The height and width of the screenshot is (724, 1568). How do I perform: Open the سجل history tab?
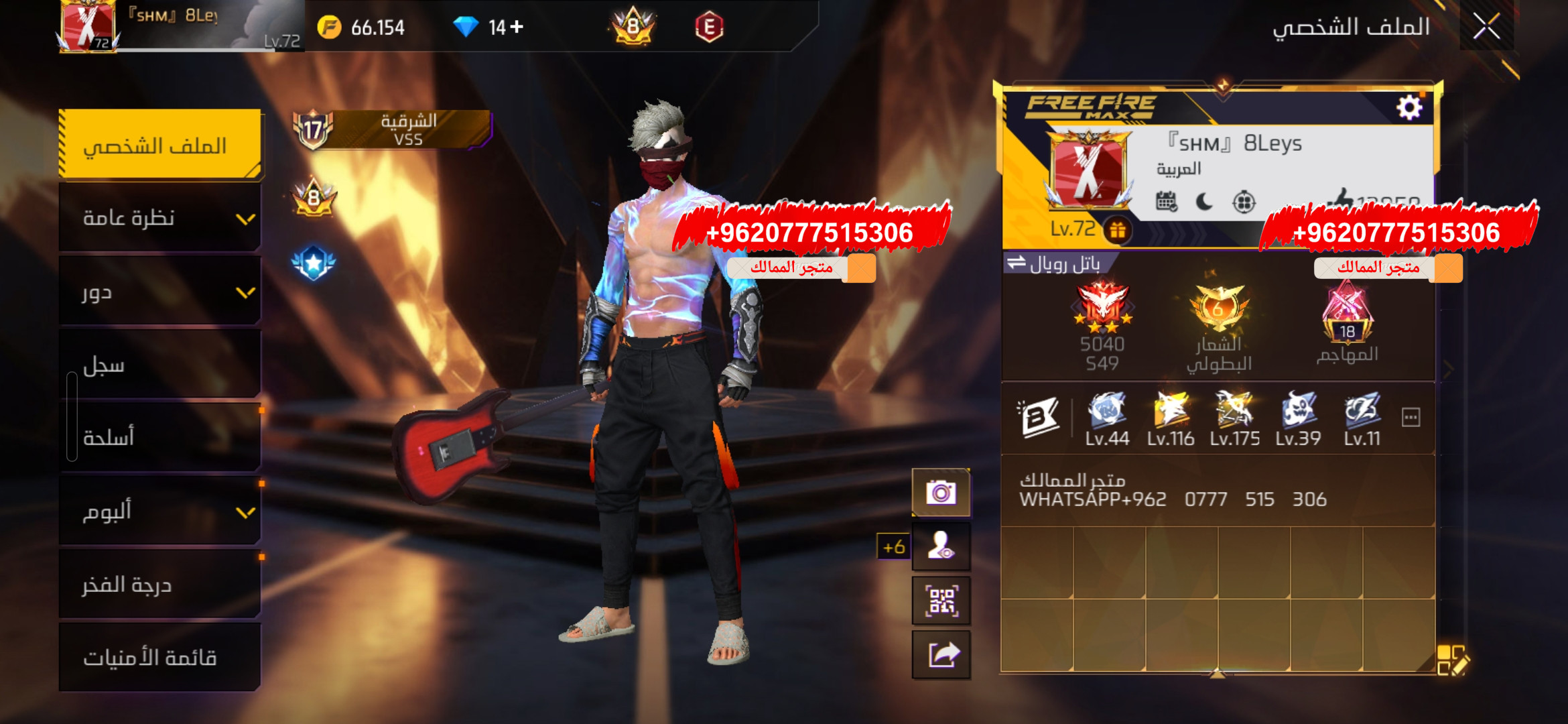click(x=159, y=365)
